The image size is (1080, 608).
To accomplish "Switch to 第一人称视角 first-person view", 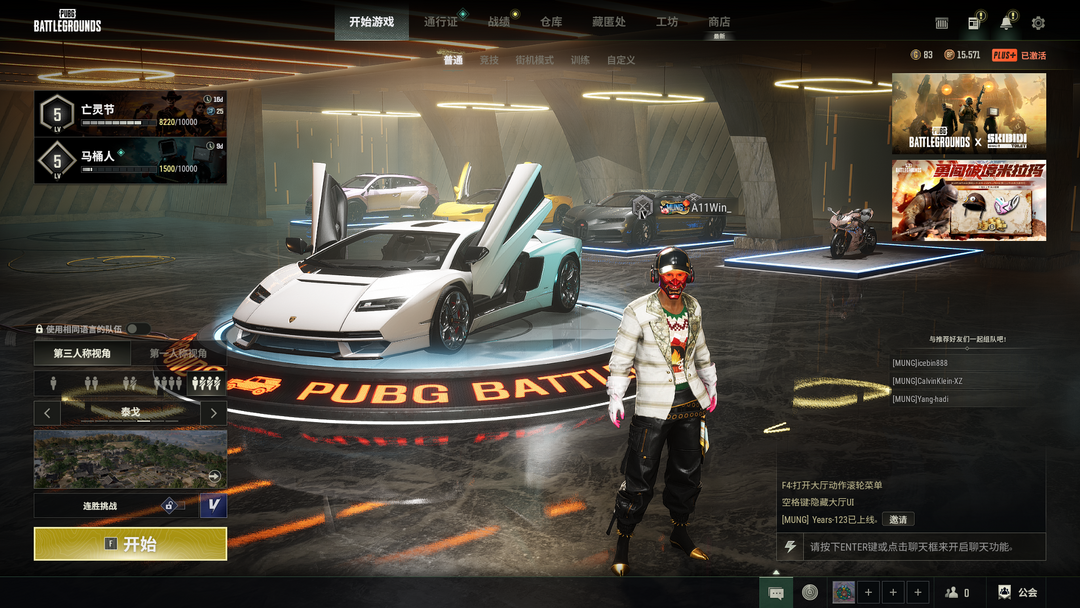I will tap(179, 354).
